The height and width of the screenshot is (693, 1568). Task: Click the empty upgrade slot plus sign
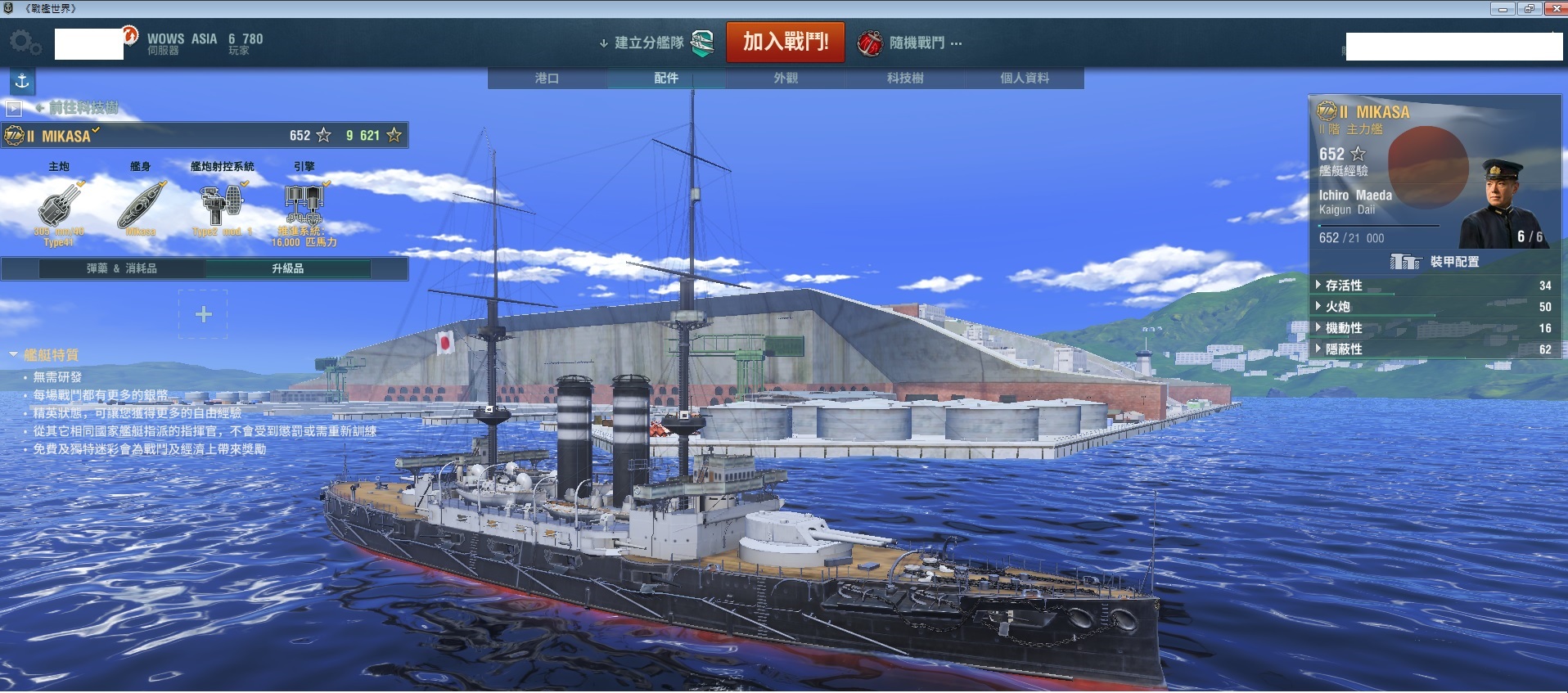pos(204,314)
